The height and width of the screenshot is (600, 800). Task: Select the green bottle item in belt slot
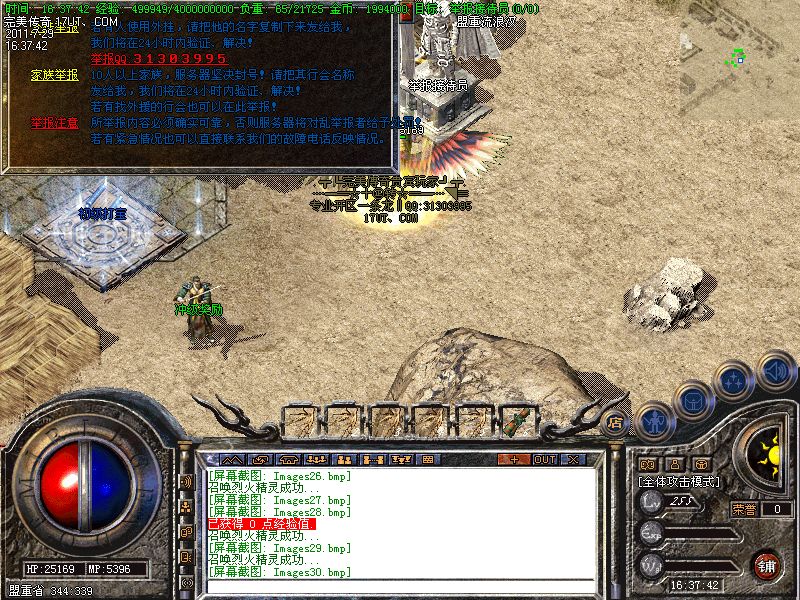pos(518,421)
